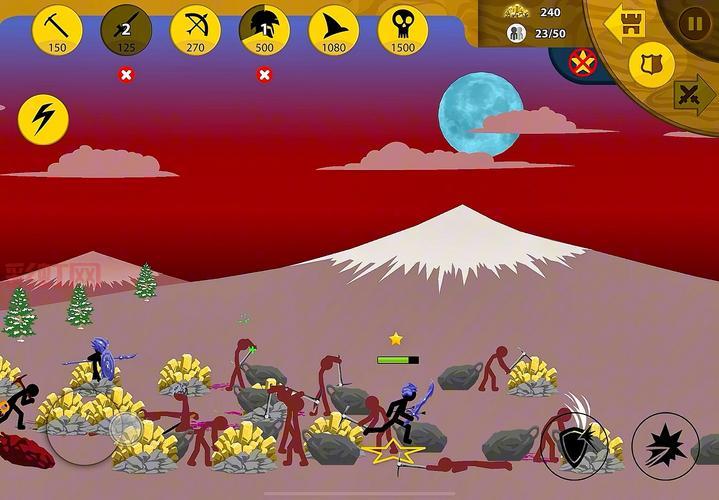Queue another swordwrath unit costing 125
Screen dimensions: 719x500
pos(126,29)
